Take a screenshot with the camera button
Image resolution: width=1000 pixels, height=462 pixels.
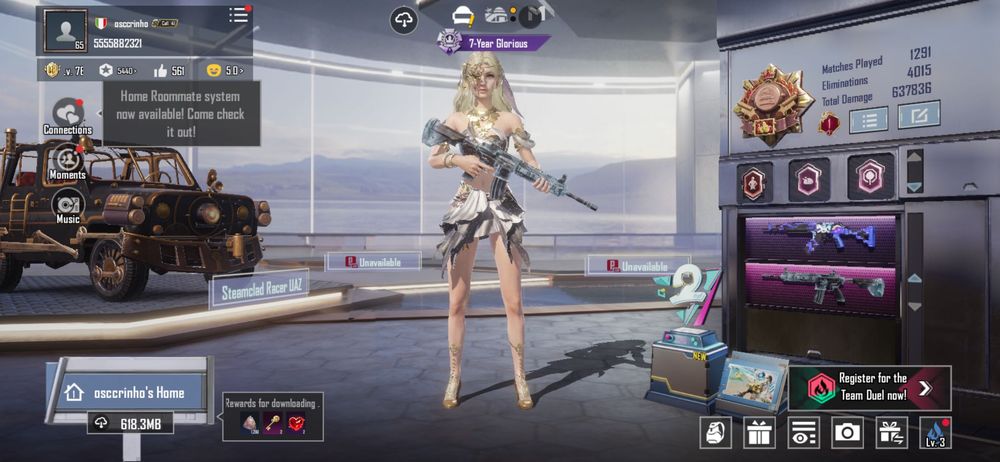[x=848, y=432]
